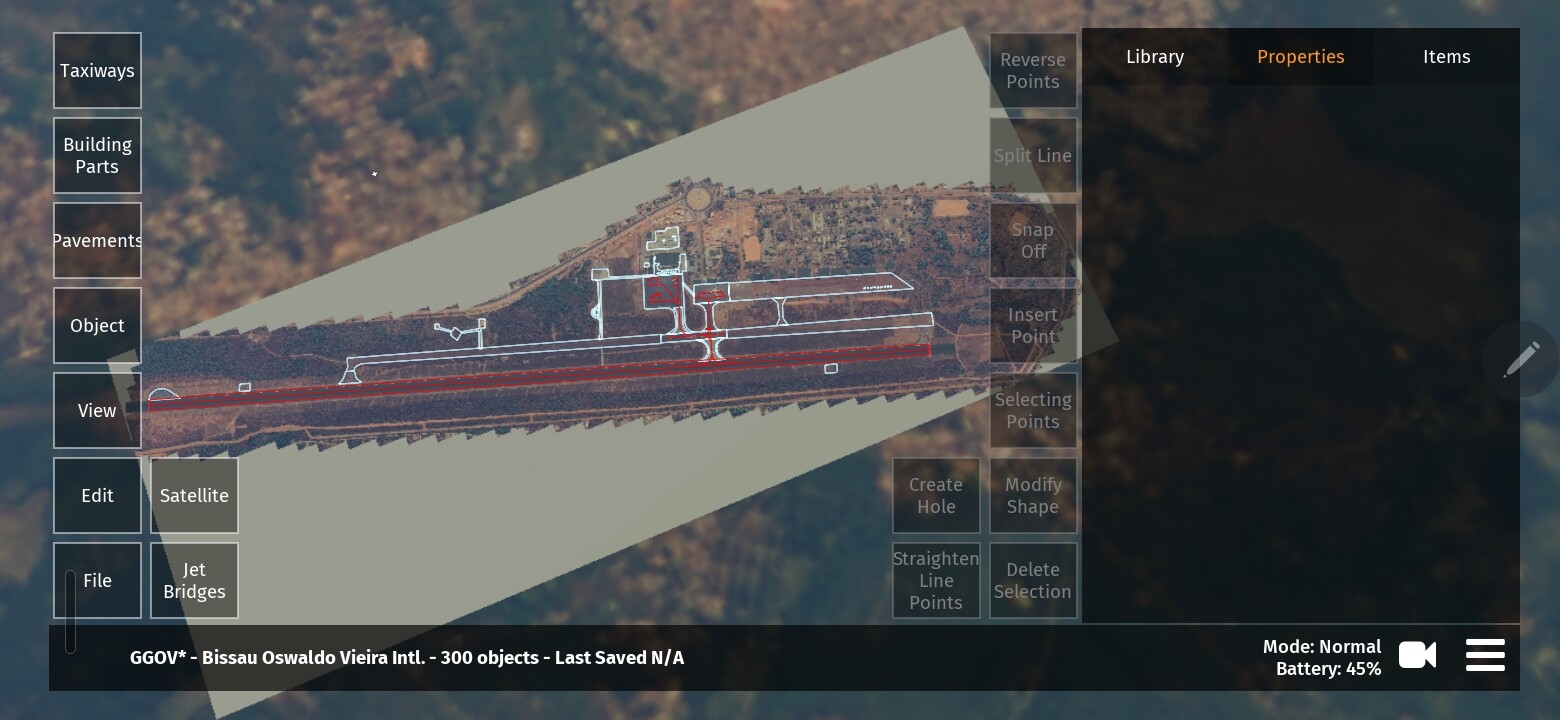Open the Taxiways tool menu
This screenshot has width=1560, height=720.
[97, 71]
